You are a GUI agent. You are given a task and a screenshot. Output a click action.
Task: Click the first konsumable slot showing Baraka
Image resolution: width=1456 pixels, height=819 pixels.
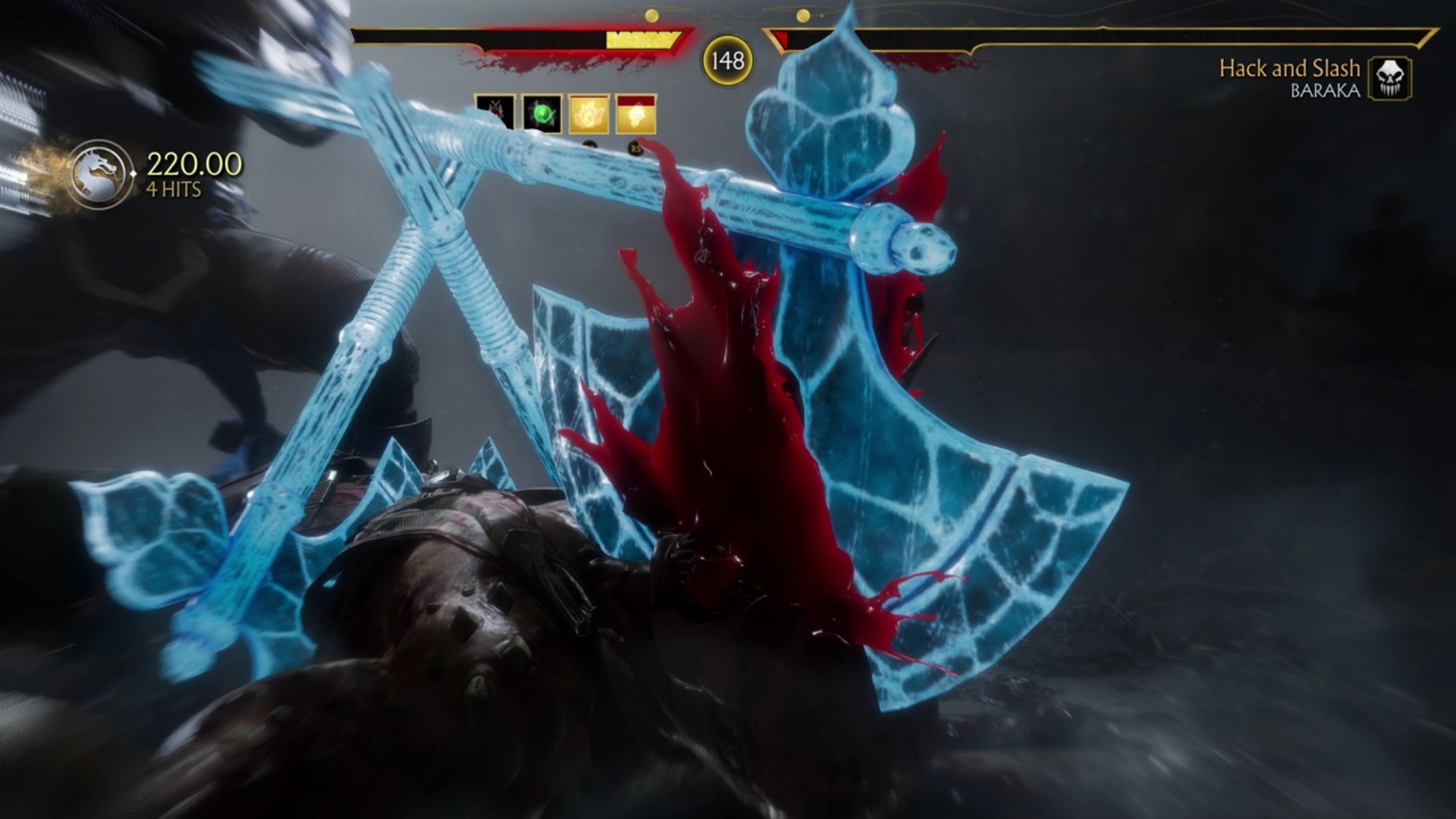tap(496, 112)
